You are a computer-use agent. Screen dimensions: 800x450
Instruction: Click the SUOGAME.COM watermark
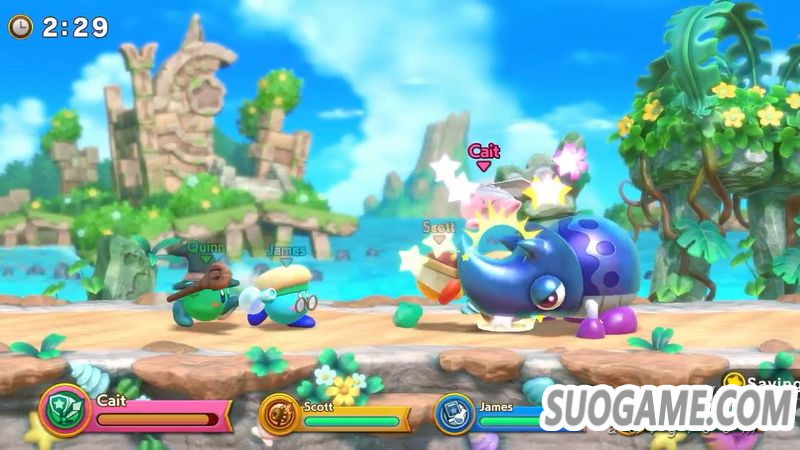point(668,408)
